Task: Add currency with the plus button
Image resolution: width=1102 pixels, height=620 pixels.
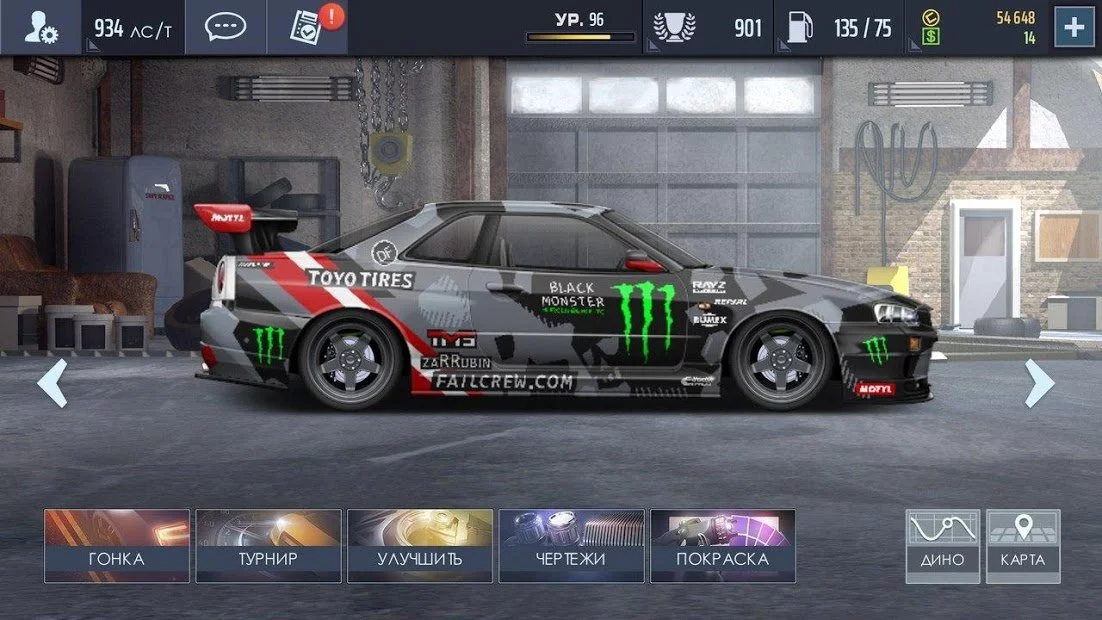Action: click(1073, 28)
